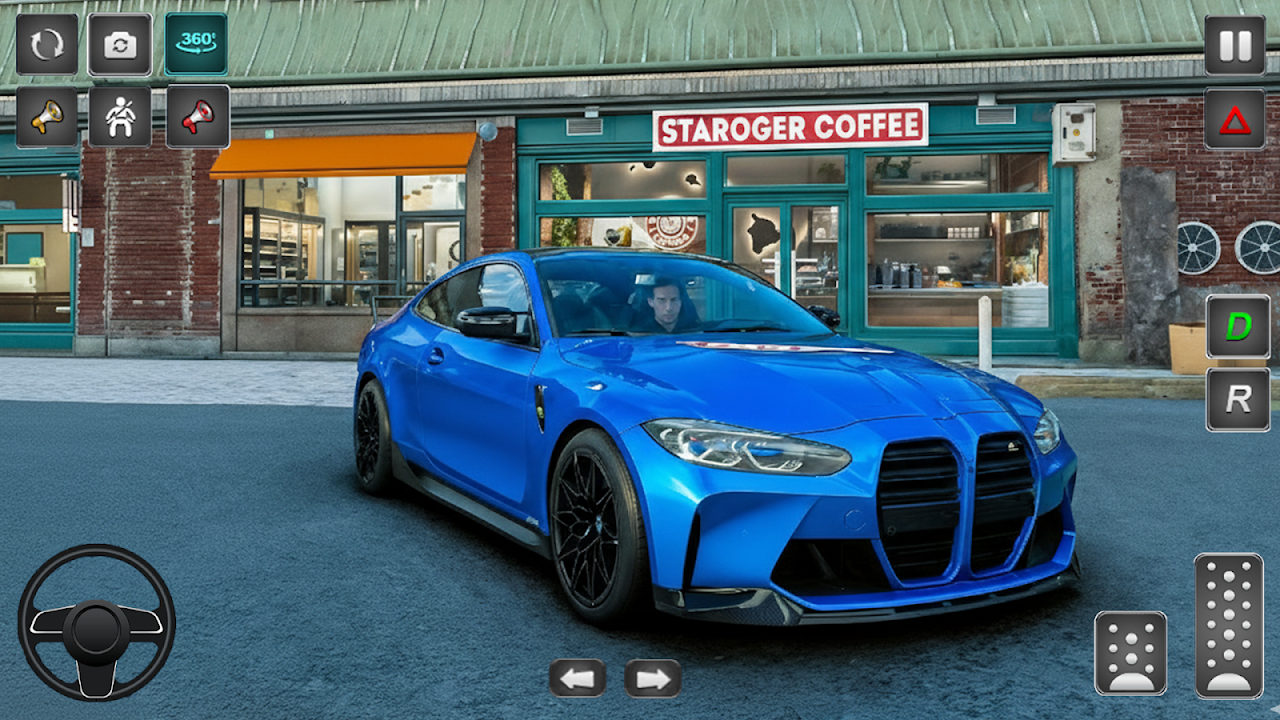The width and height of the screenshot is (1280, 720).
Task: Step on the tall accelerator pedal
Action: tap(1229, 625)
